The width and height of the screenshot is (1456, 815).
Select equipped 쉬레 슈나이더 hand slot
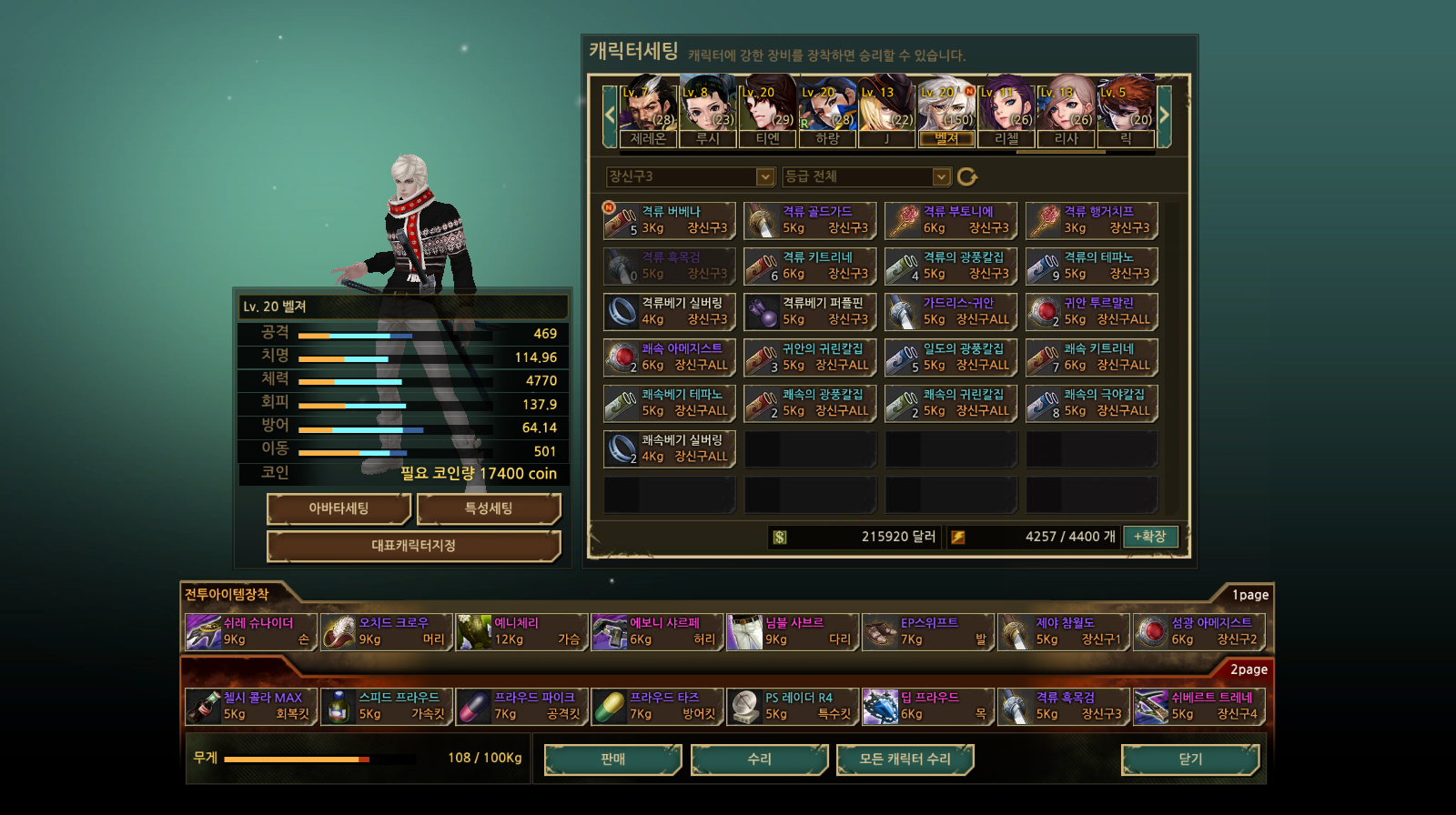point(250,631)
